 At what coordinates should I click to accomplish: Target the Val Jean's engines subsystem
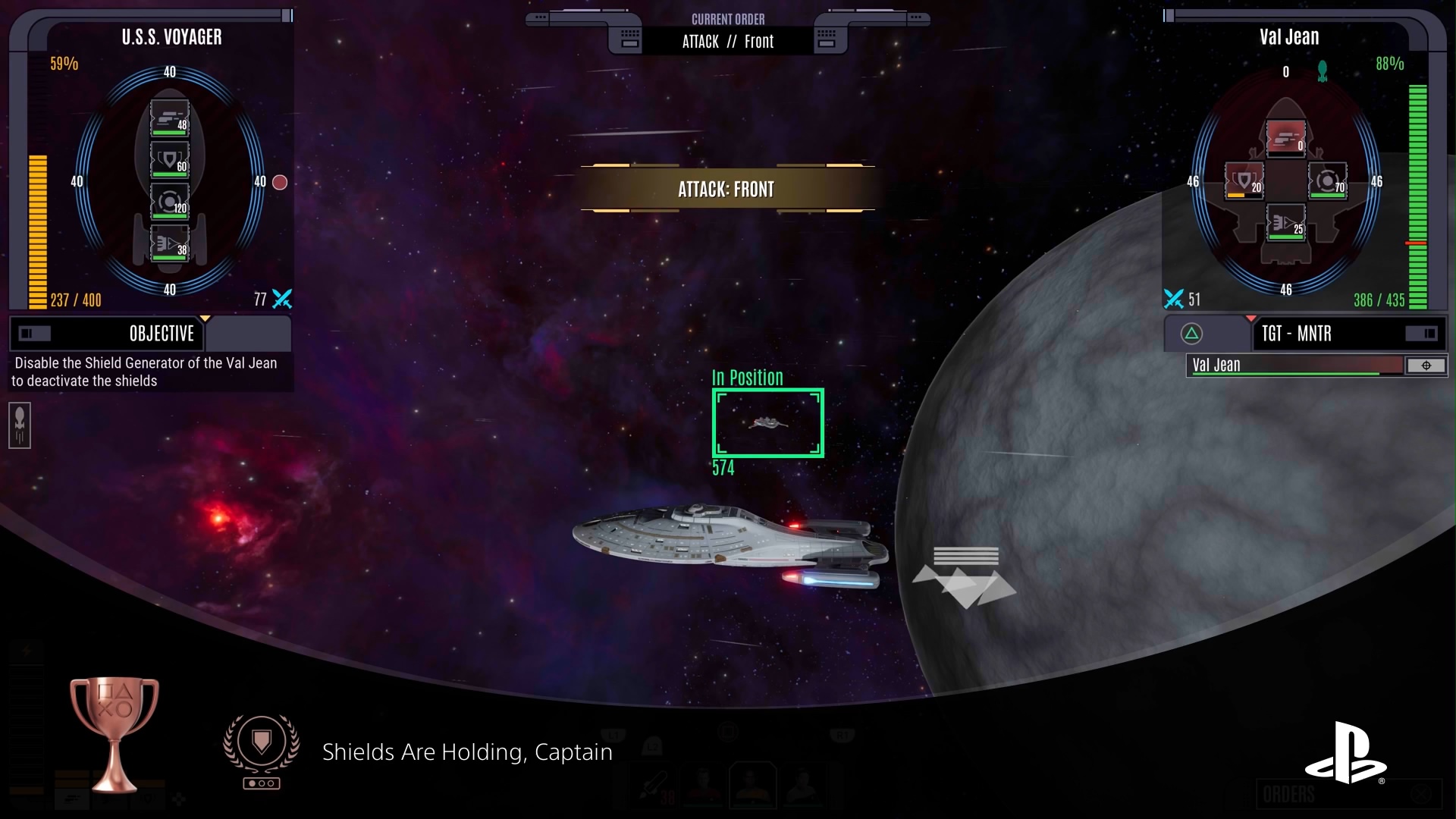[1286, 223]
